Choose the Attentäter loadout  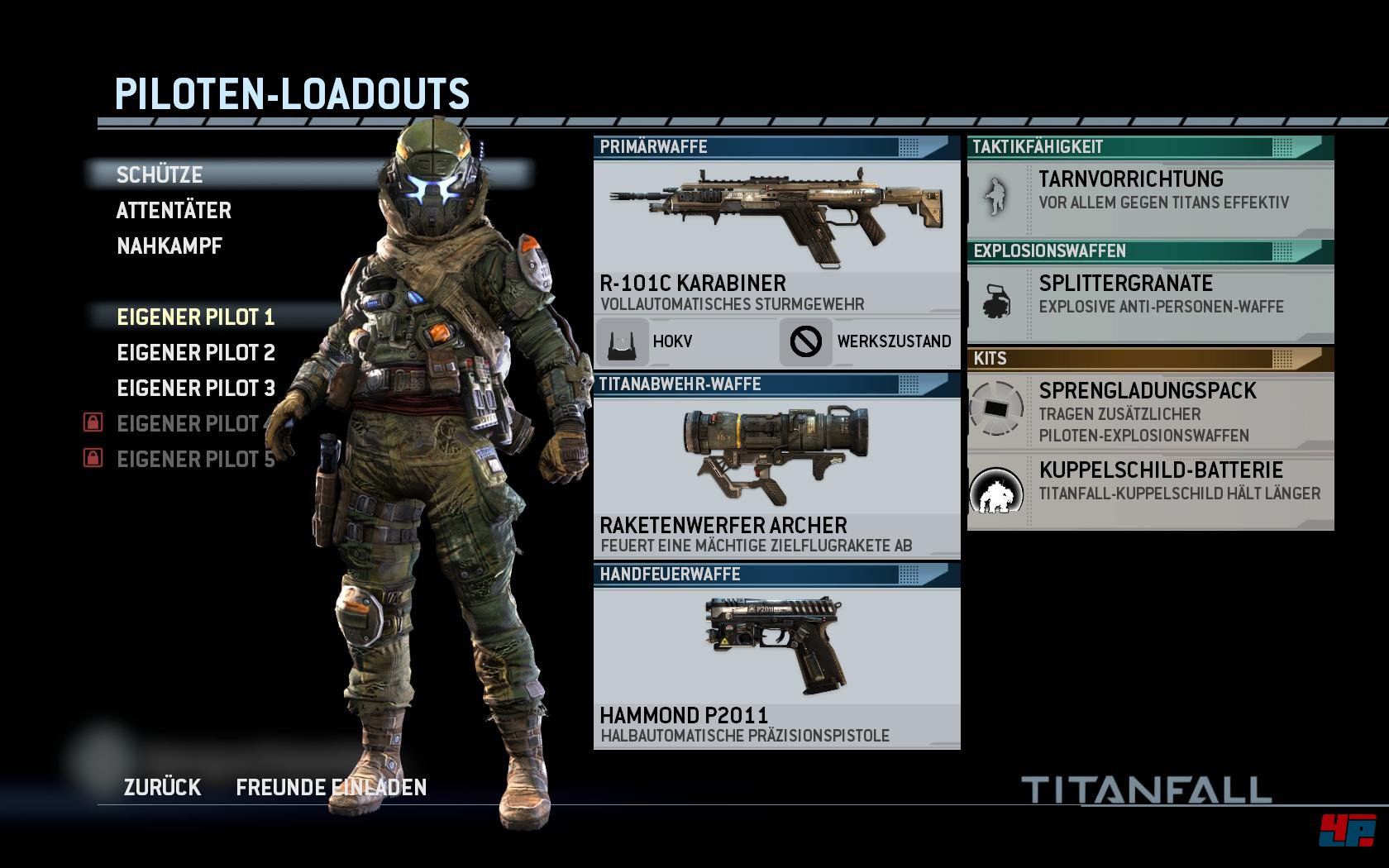(174, 210)
